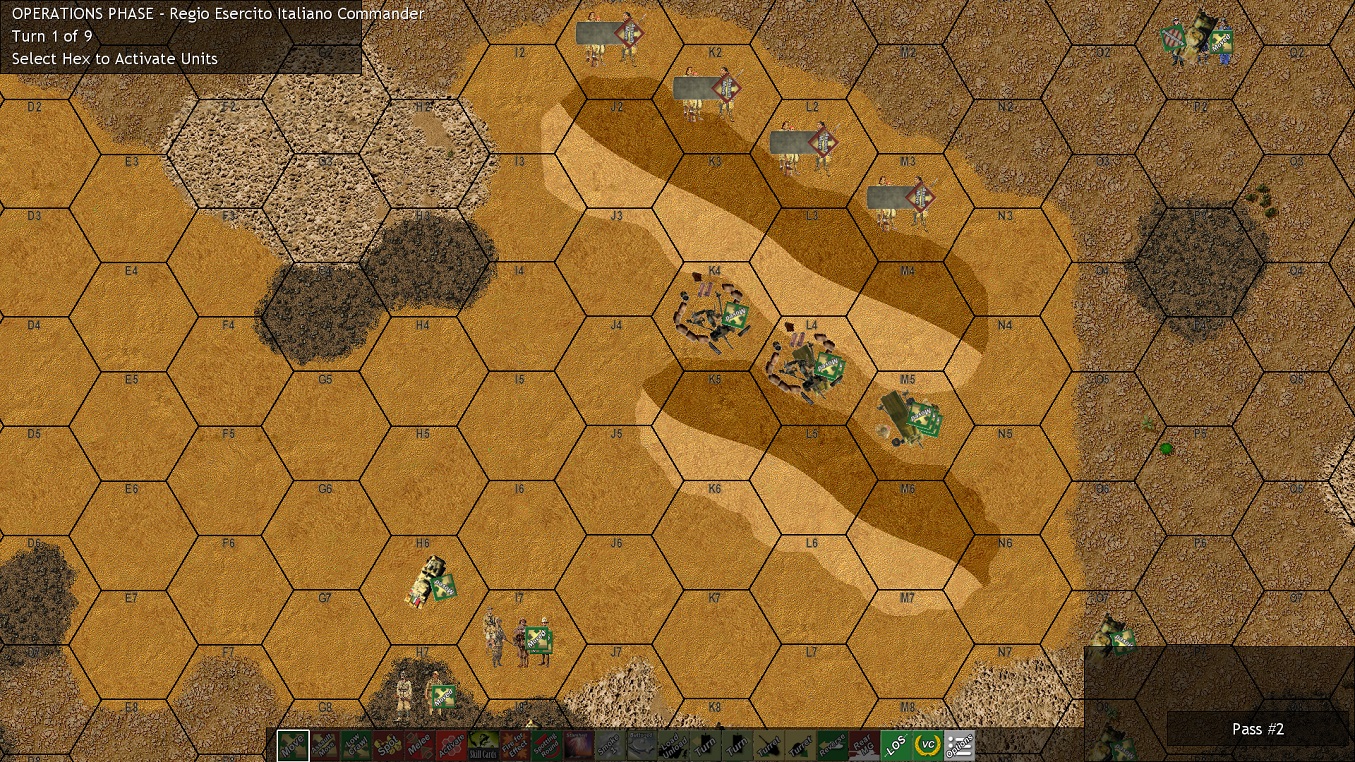Screen dimensions: 1355x762
Task: Open the Skill Cards panel
Action: click(x=483, y=745)
